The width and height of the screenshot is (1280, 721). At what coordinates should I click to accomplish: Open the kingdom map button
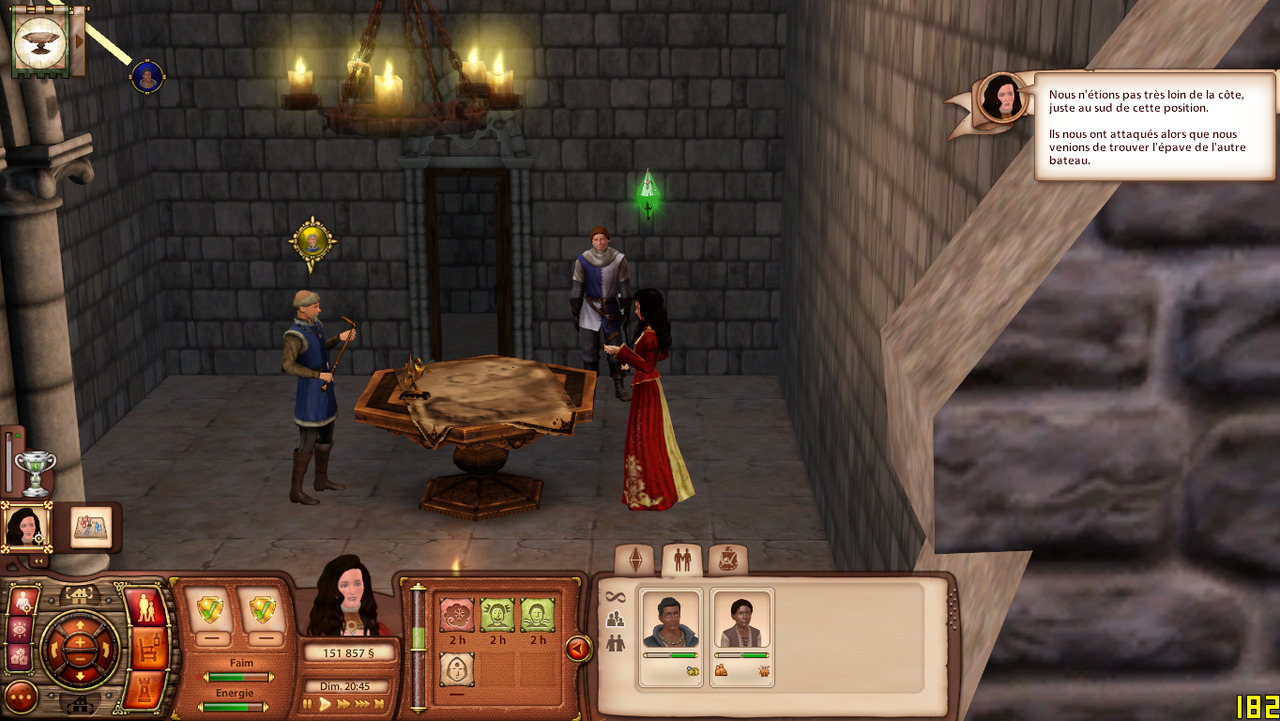tap(92, 527)
